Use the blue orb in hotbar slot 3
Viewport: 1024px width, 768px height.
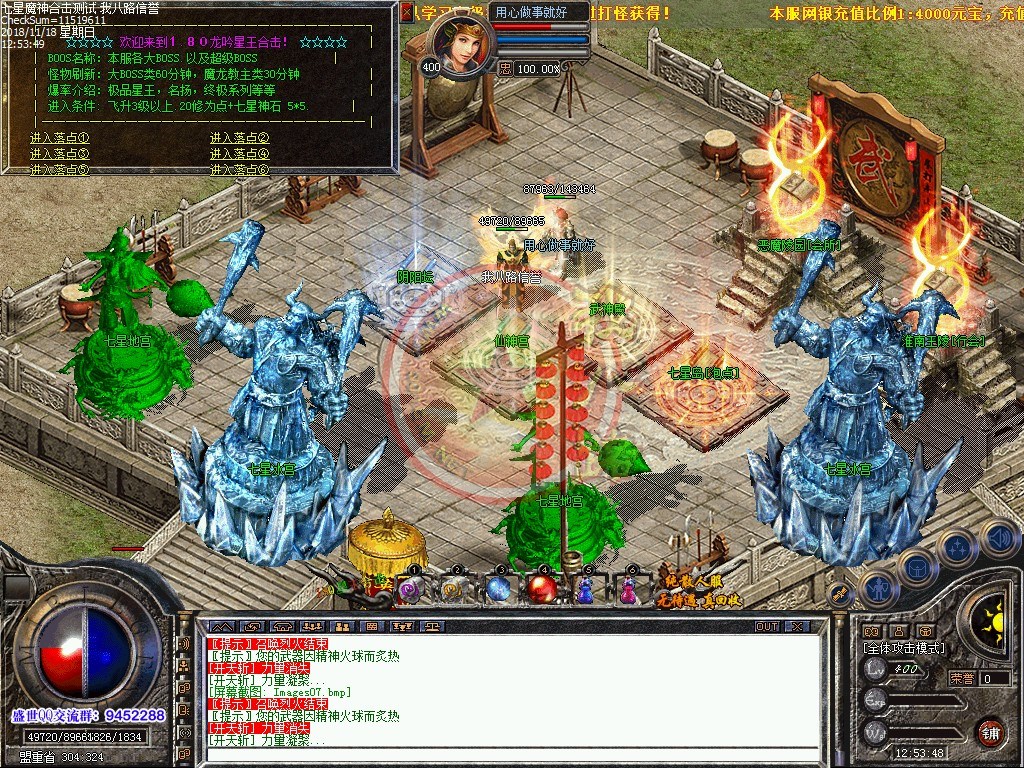point(499,590)
